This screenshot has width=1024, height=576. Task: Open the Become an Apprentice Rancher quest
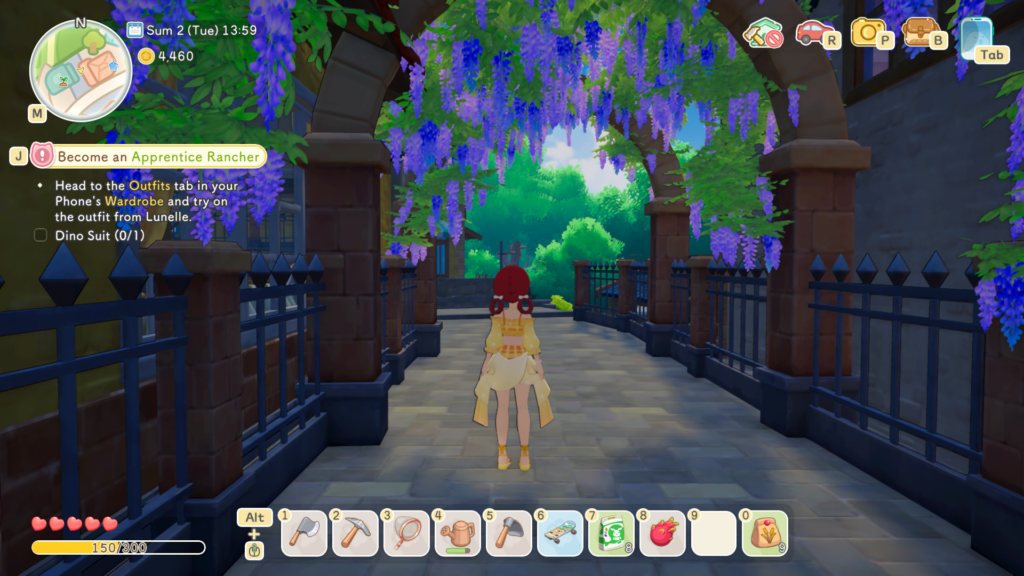tap(159, 156)
